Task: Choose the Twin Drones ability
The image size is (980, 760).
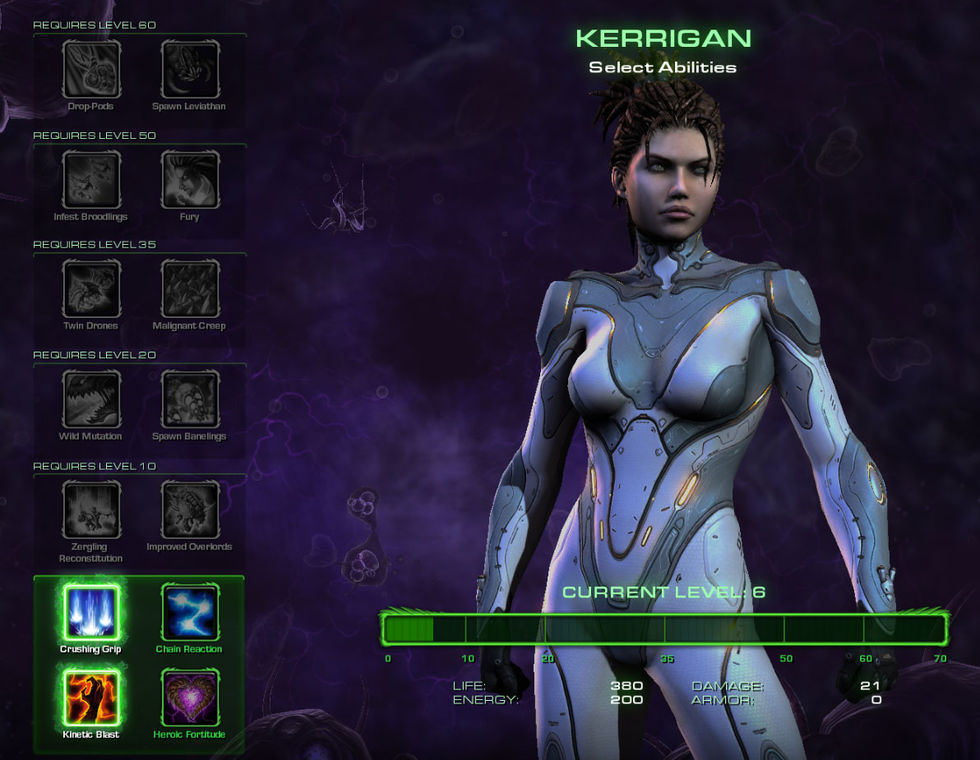Action: pyautogui.click(x=91, y=289)
